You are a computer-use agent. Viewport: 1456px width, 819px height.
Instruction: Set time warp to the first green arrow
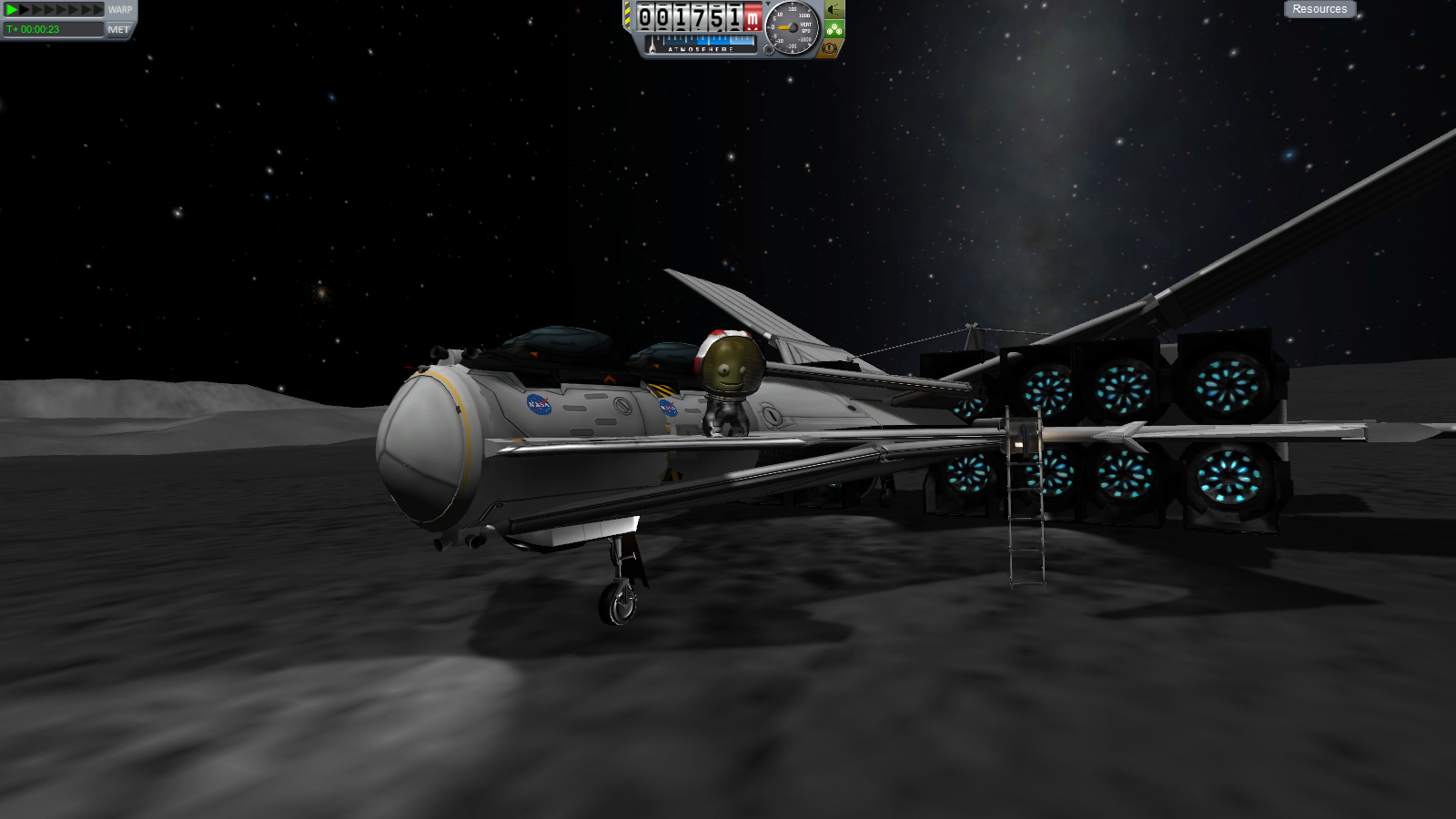(x=12, y=9)
